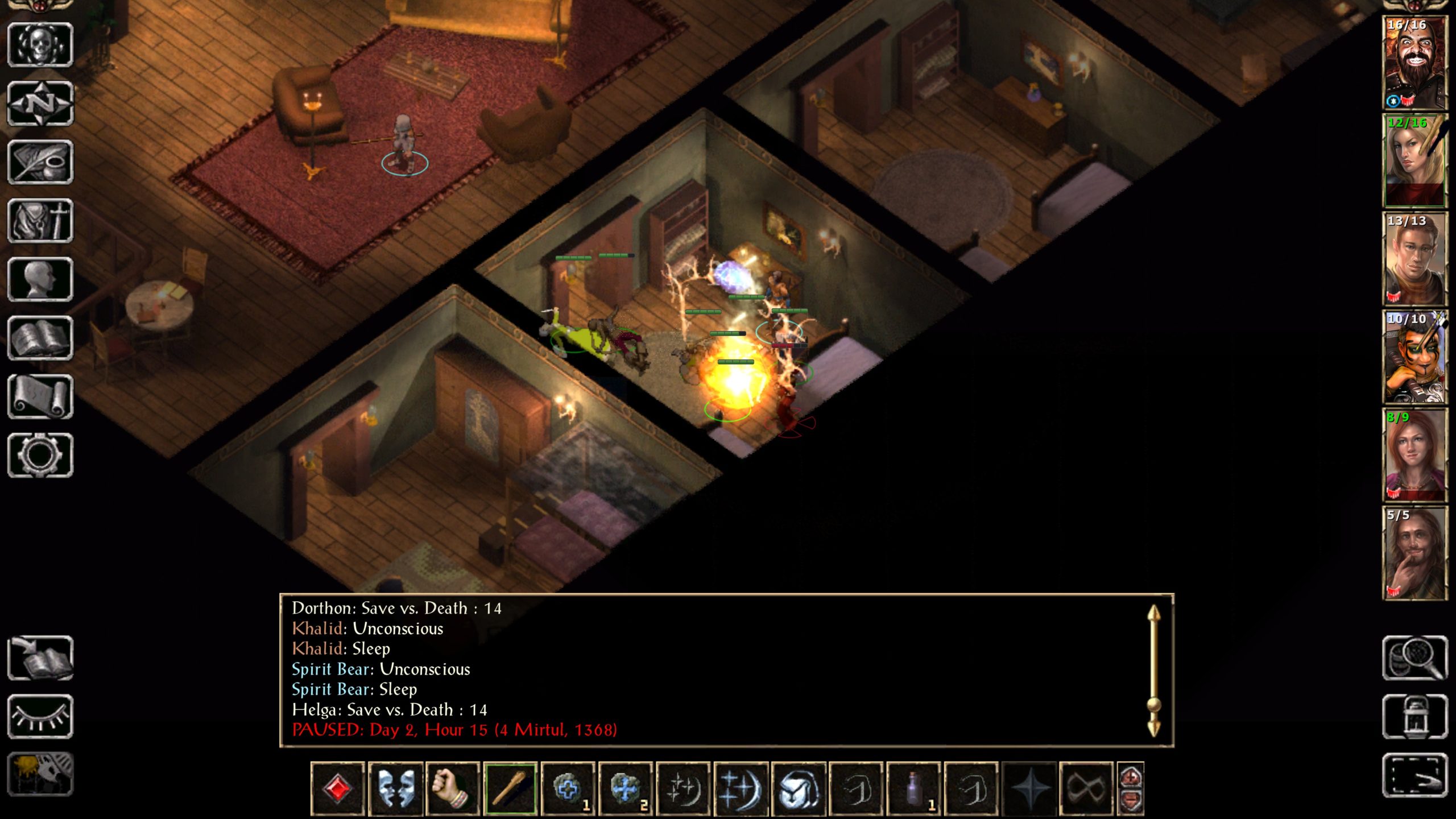Toggle the magnifying glass highlight button
Viewport: 1456px width, 819px height.
click(1414, 658)
